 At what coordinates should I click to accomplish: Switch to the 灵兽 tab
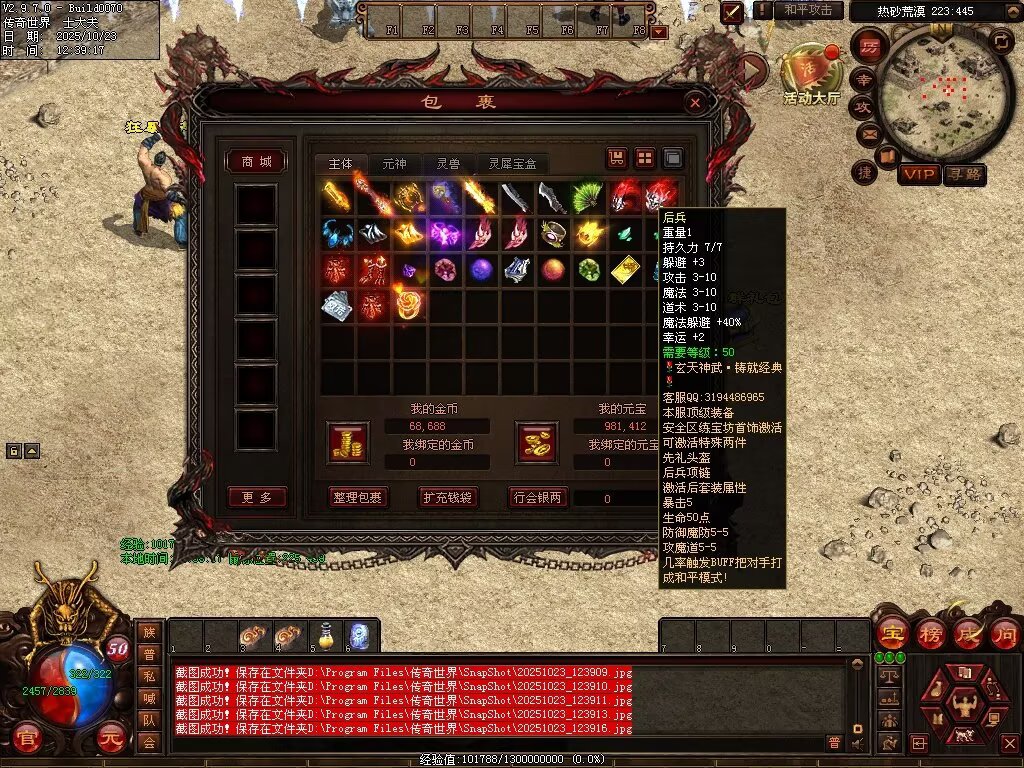[448, 164]
